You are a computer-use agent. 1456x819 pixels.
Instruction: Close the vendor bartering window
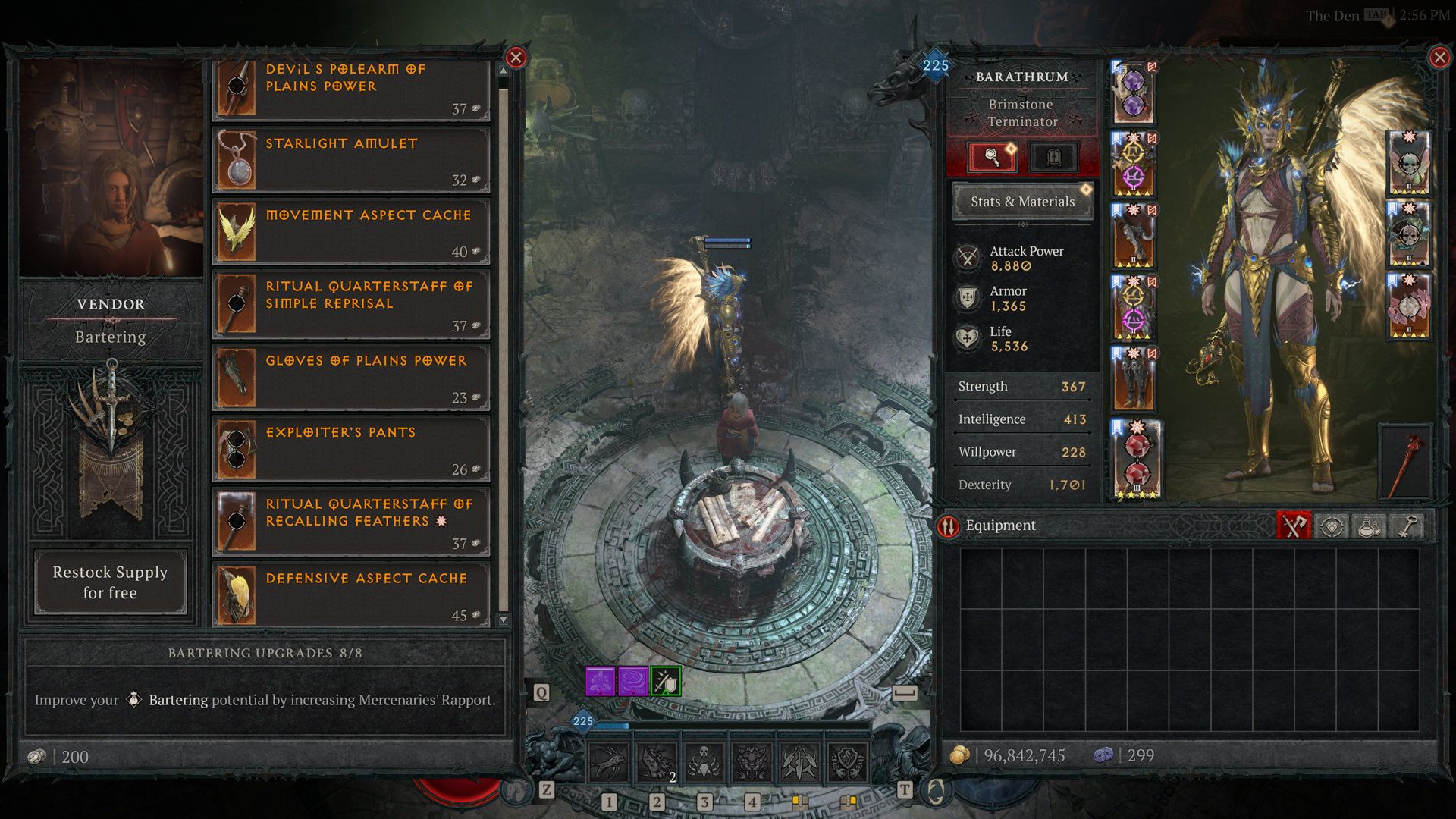(x=516, y=58)
